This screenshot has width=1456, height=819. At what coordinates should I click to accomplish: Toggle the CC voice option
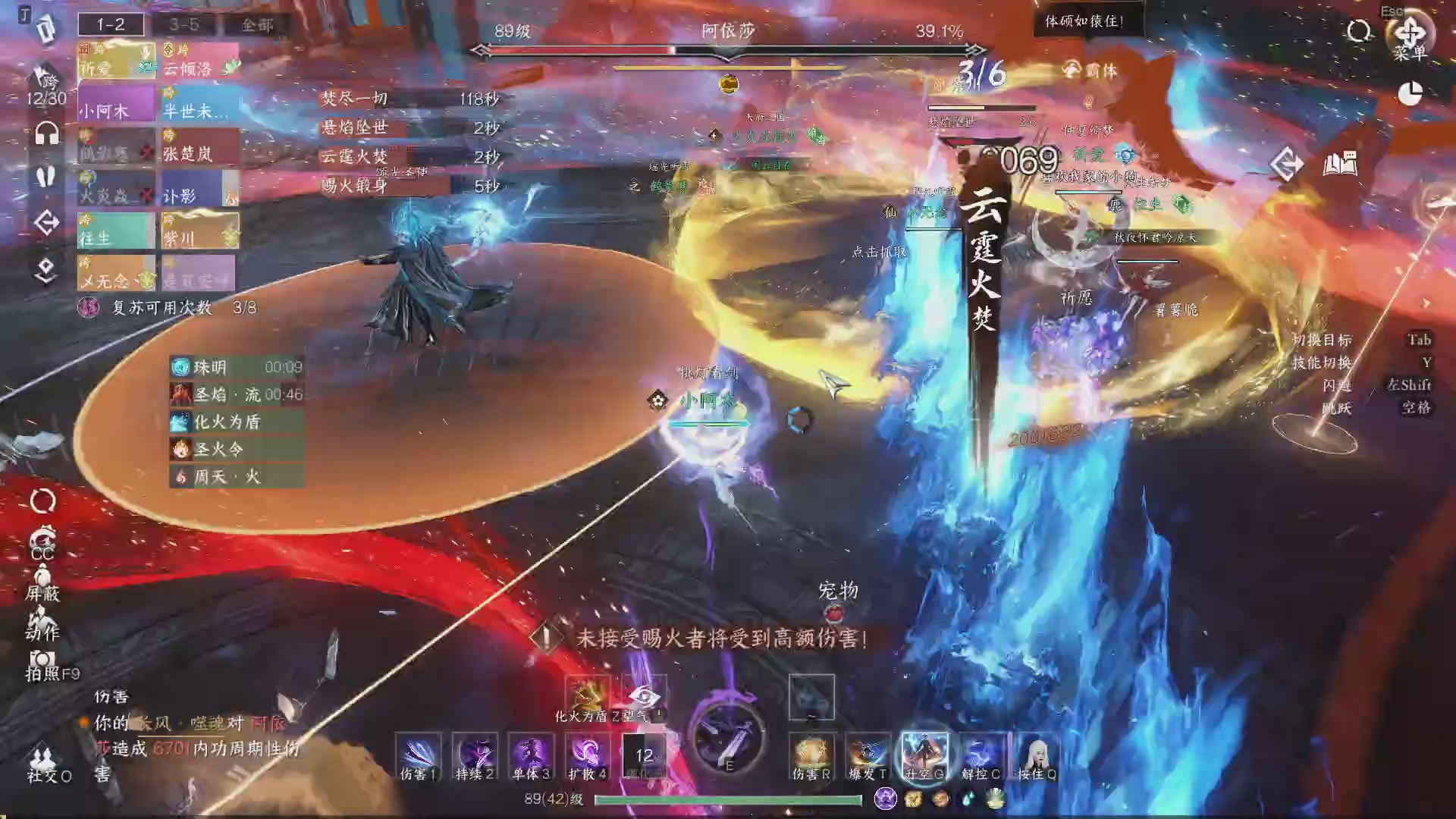point(42,544)
